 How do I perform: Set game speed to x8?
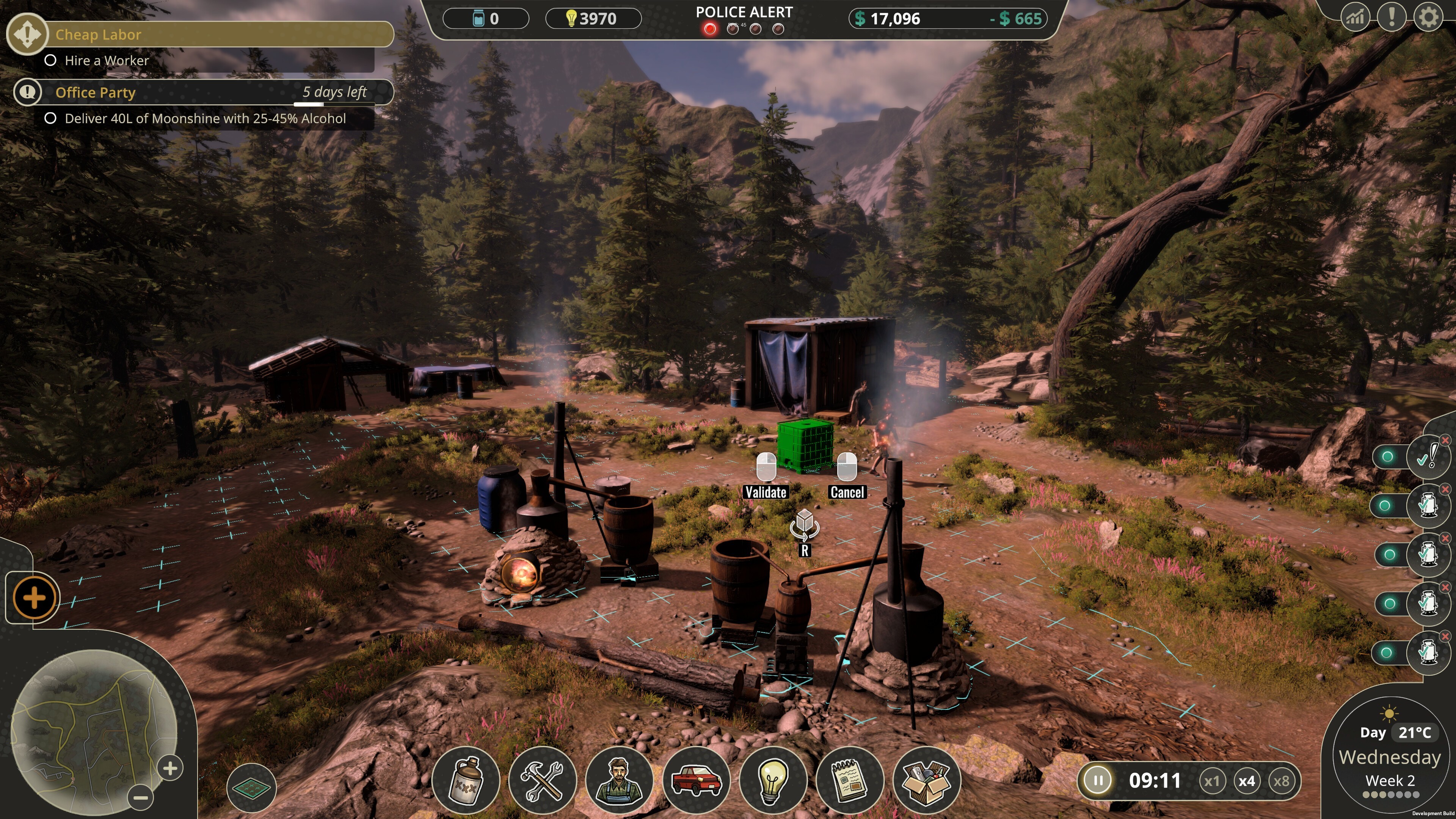[x=1281, y=781]
